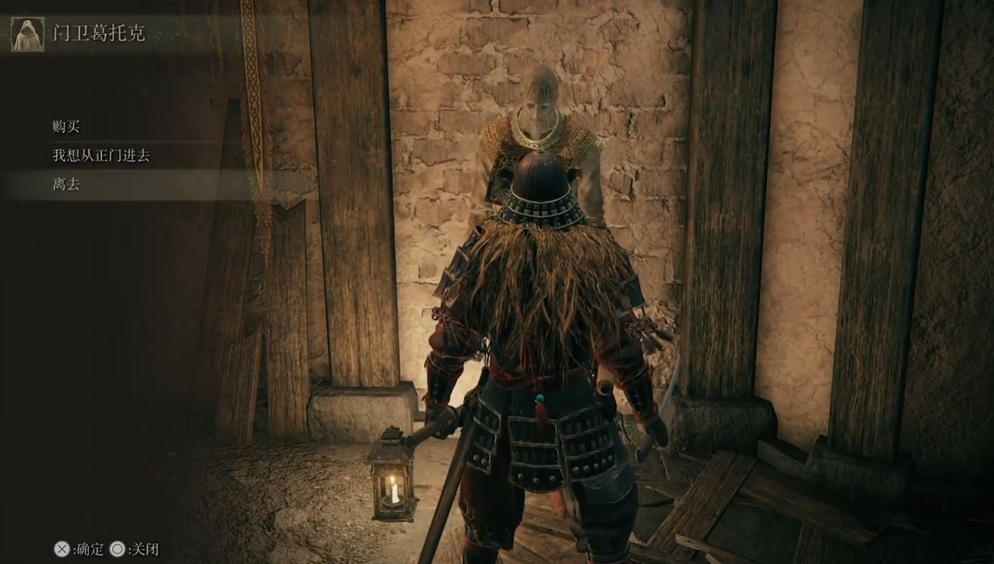Pick the 离去 option to leave
This screenshot has height=564, width=994.
66,185
